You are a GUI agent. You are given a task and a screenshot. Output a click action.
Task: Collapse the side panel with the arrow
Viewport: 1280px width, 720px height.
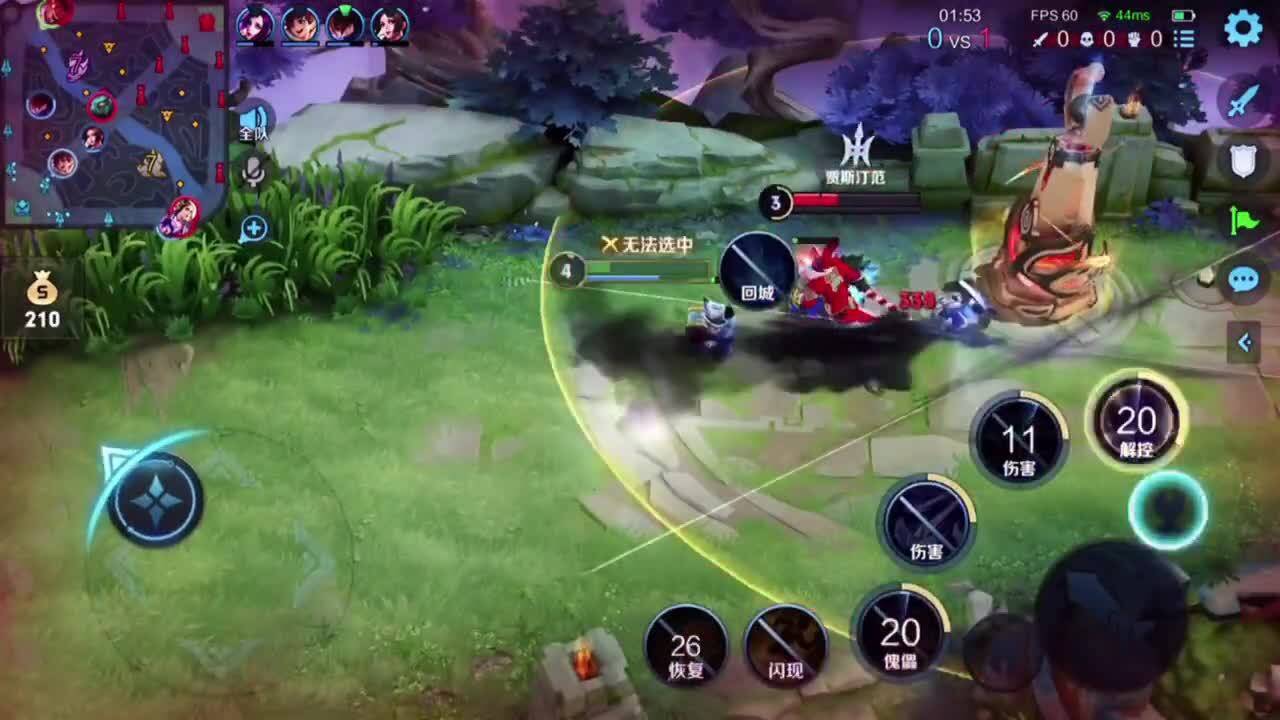tap(1244, 343)
